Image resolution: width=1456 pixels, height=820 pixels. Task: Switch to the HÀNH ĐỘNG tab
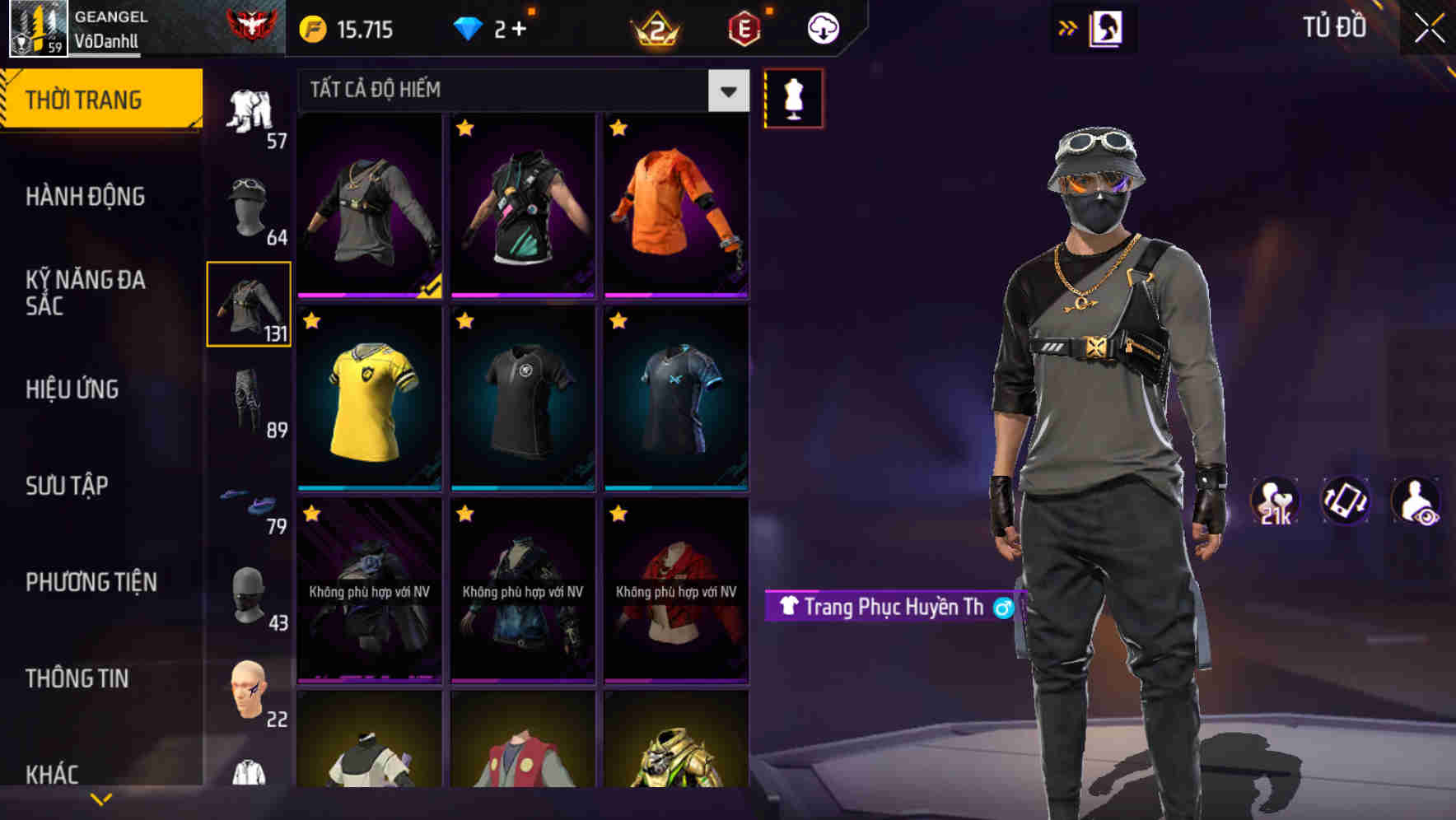point(86,196)
